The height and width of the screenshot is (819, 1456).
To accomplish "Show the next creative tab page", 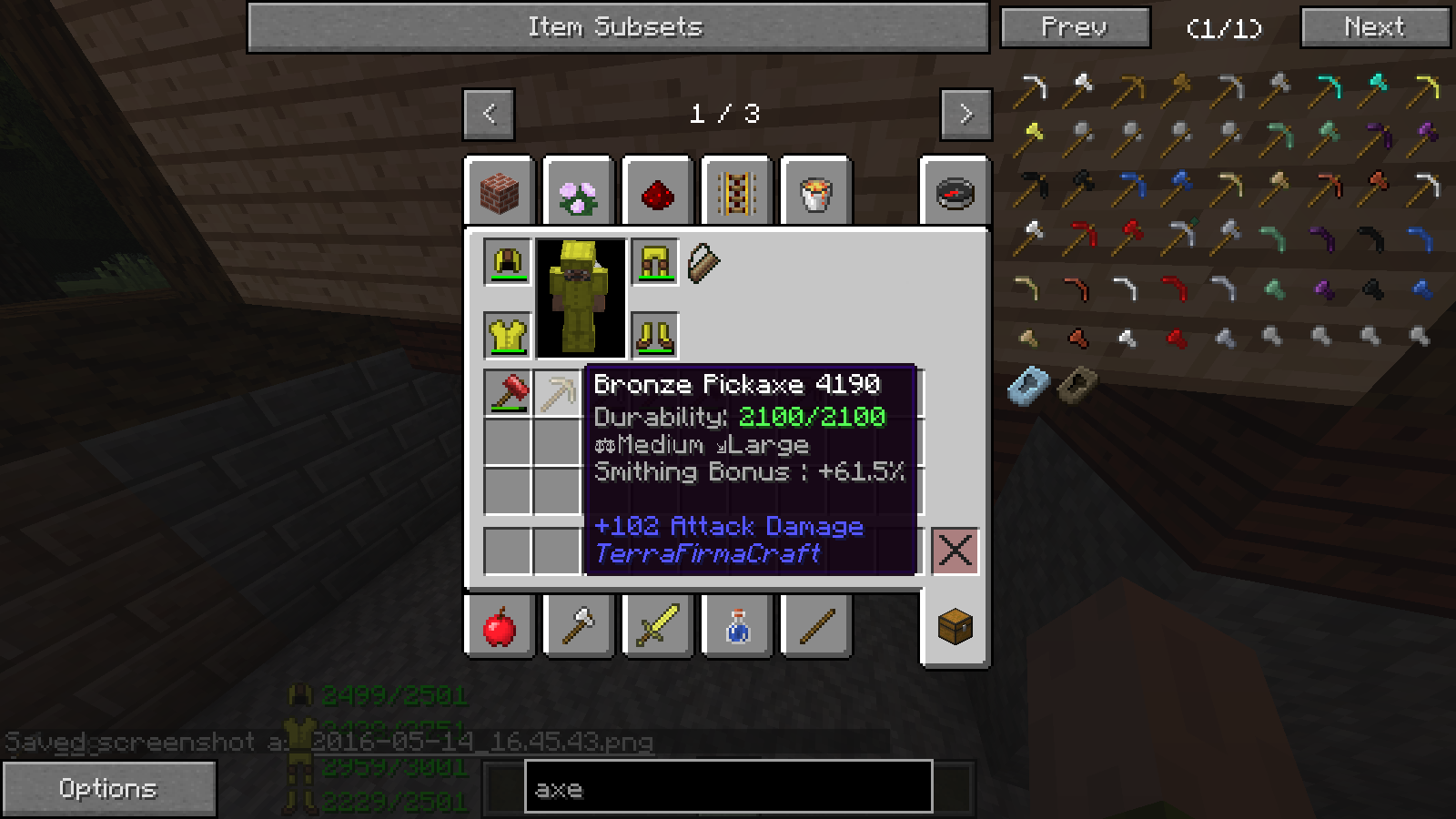I will click(966, 114).
